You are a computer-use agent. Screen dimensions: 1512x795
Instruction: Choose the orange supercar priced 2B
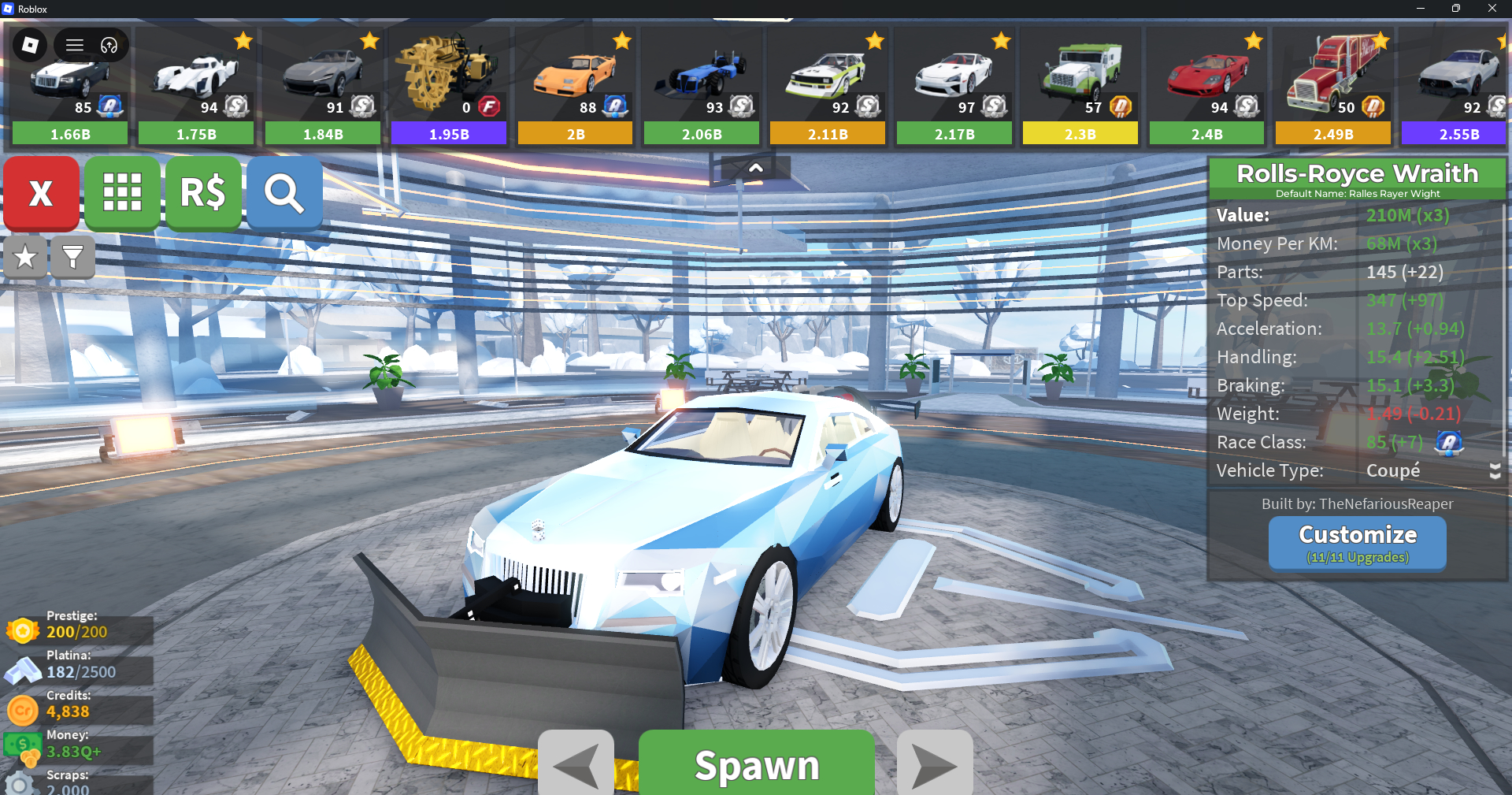pyautogui.click(x=575, y=85)
